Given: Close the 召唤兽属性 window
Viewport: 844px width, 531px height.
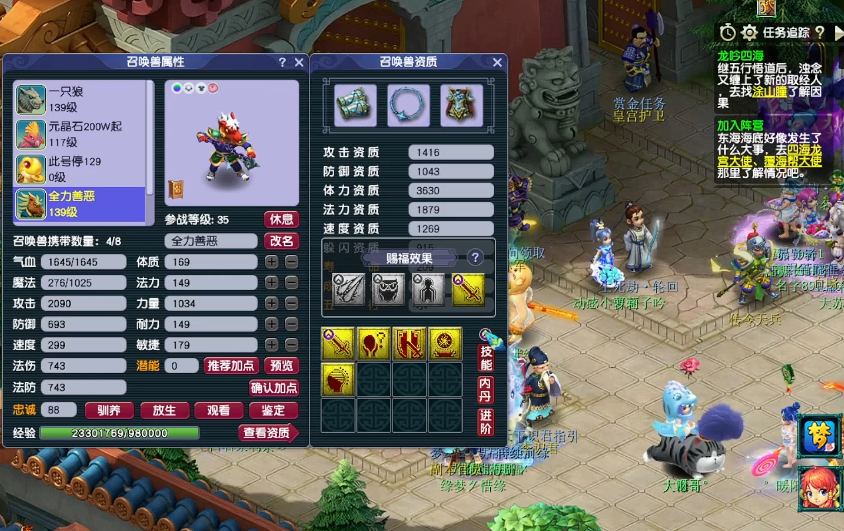Looking at the screenshot, I should (x=299, y=62).
